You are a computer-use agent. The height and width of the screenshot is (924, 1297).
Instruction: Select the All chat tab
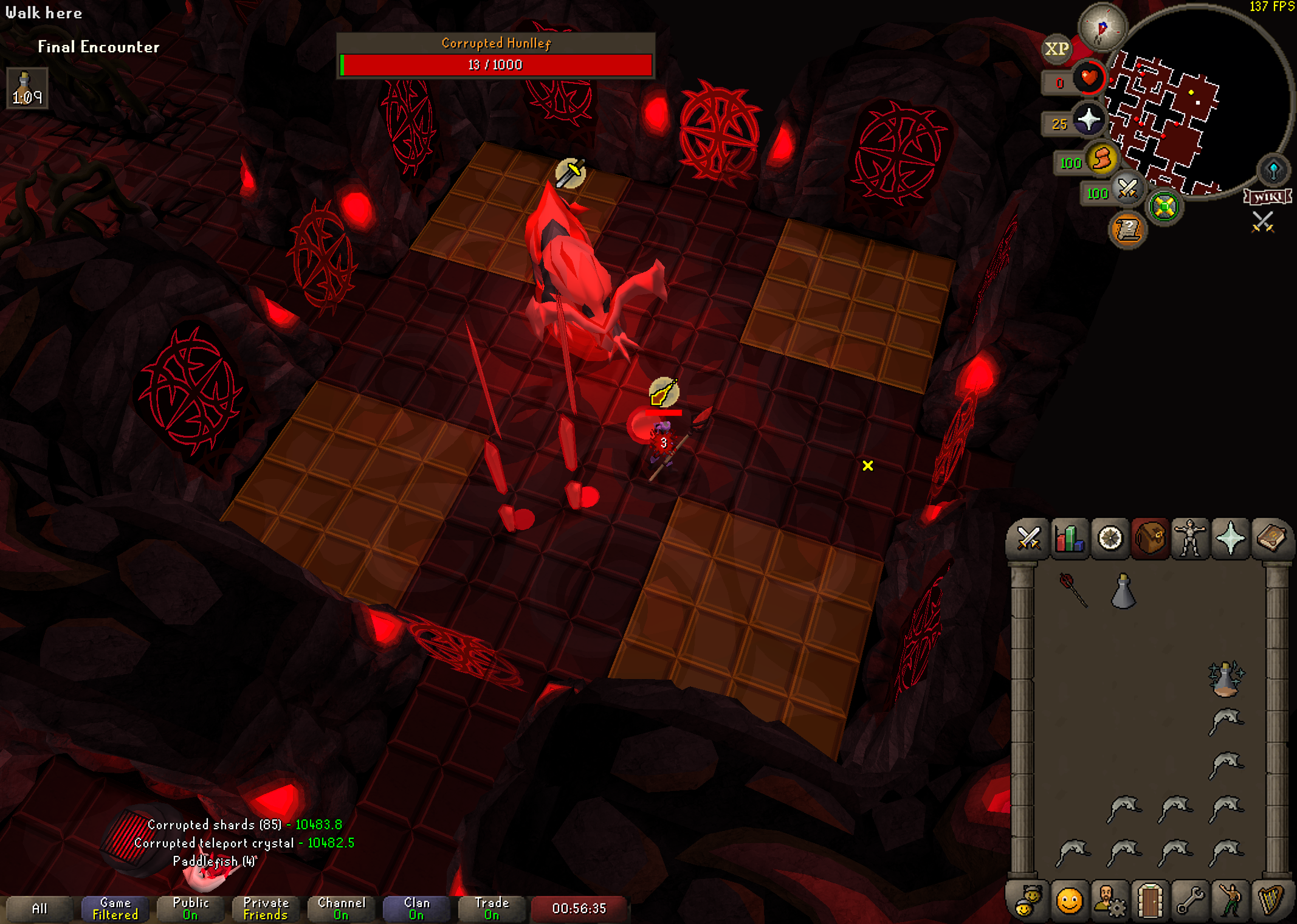click(x=40, y=909)
